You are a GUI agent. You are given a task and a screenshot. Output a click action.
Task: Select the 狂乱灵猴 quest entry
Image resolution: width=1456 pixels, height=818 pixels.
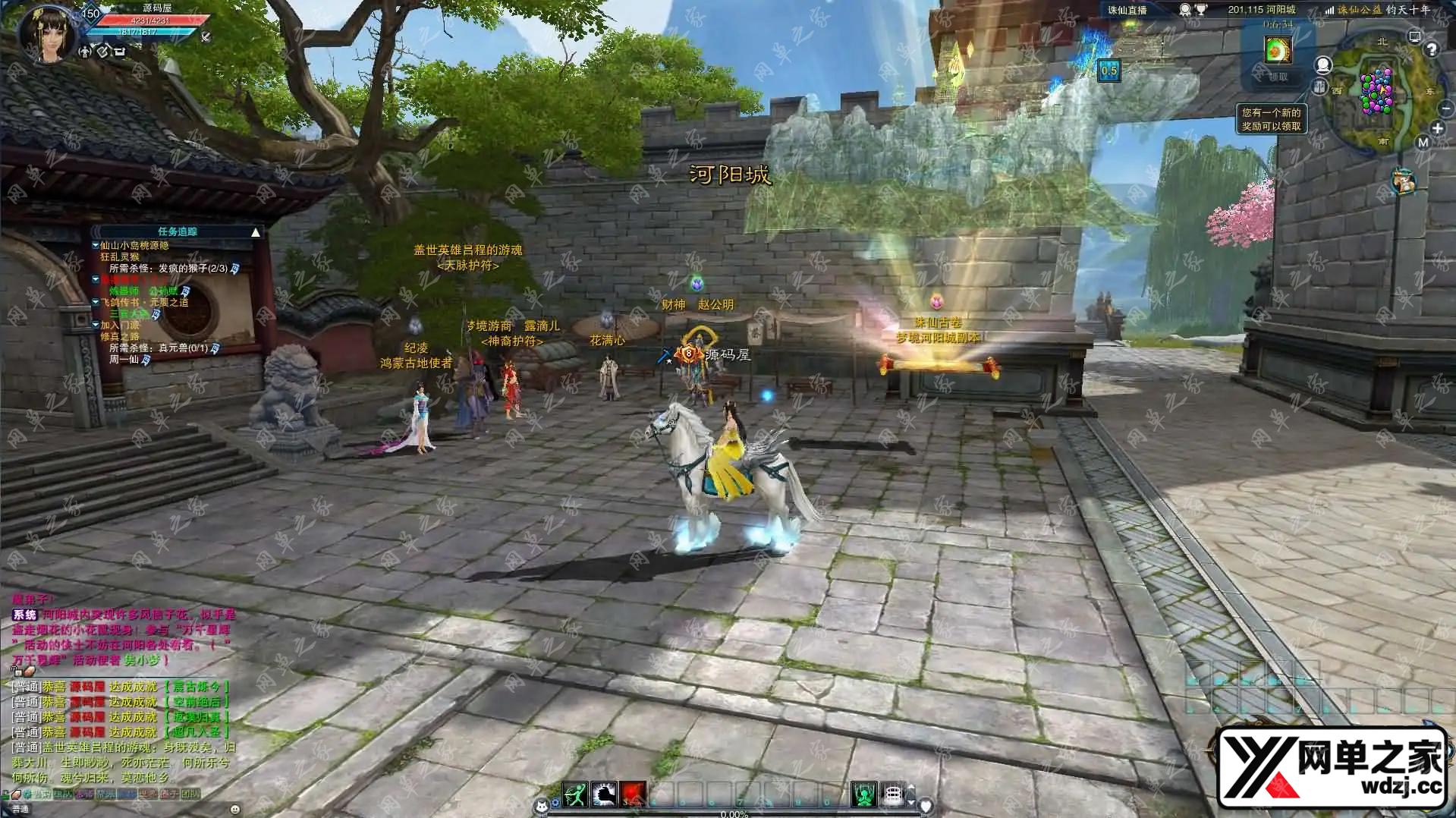[120, 257]
